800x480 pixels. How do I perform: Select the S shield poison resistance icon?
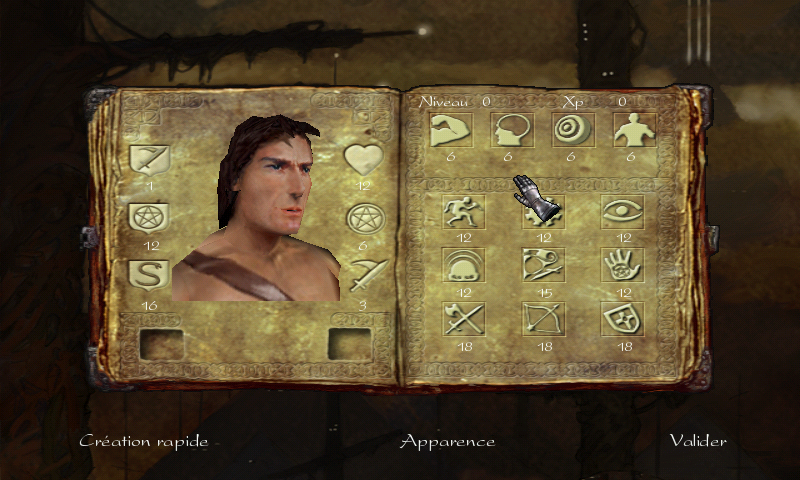click(x=150, y=274)
